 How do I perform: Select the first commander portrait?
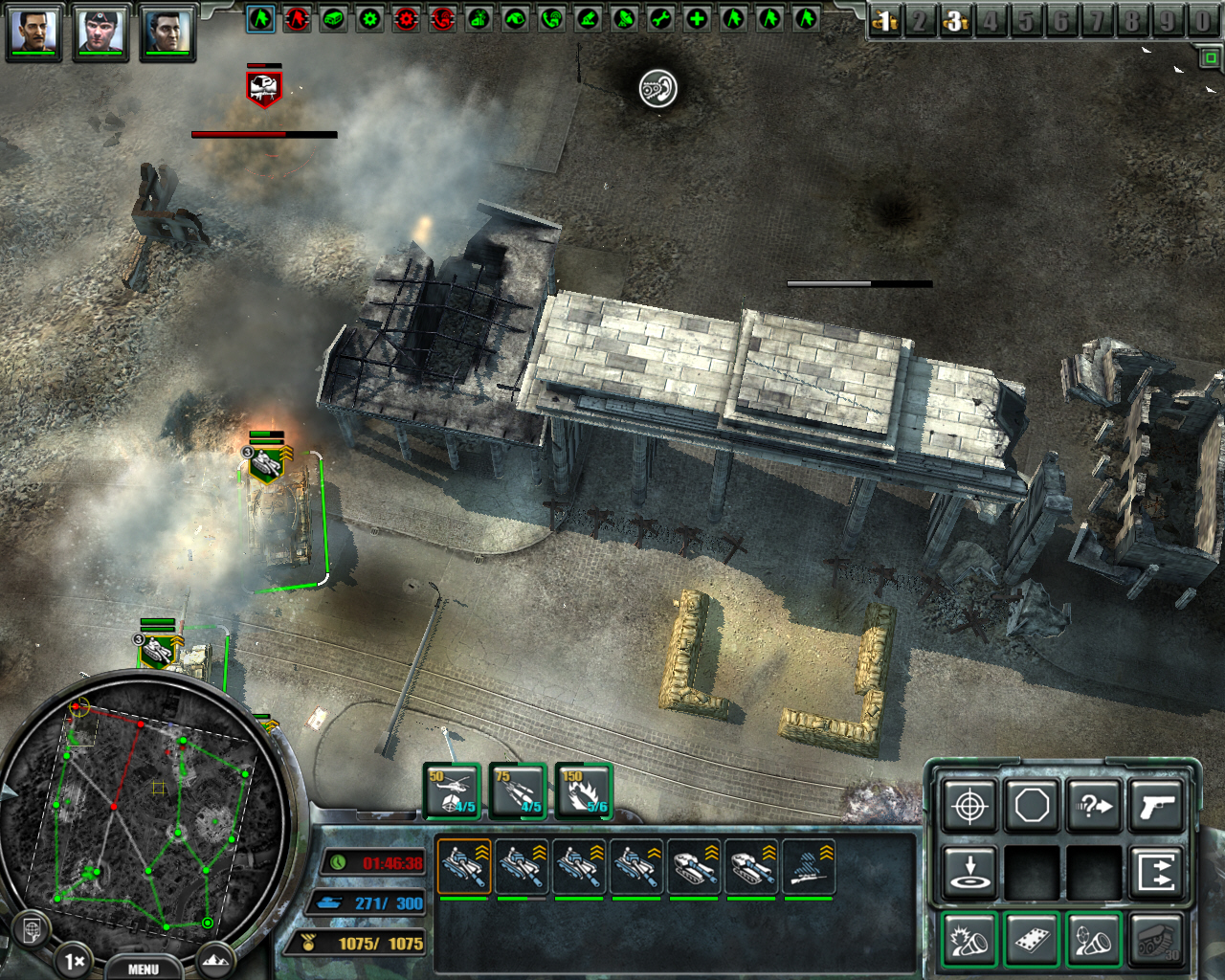[33, 31]
